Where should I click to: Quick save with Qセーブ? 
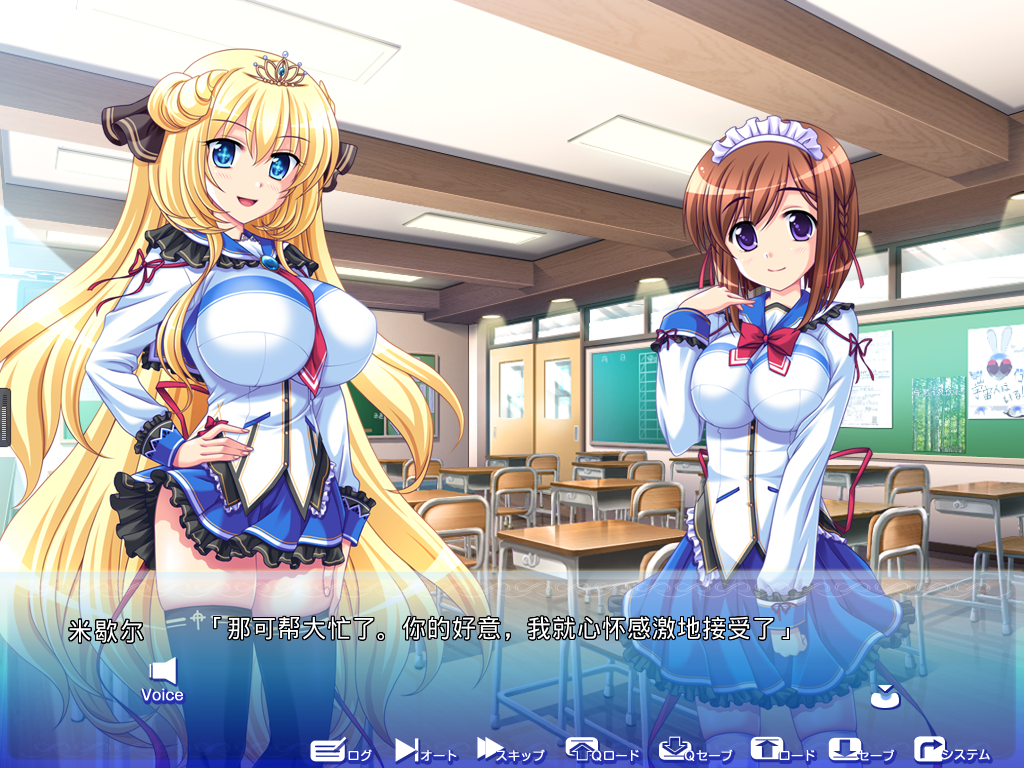pyautogui.click(x=695, y=751)
